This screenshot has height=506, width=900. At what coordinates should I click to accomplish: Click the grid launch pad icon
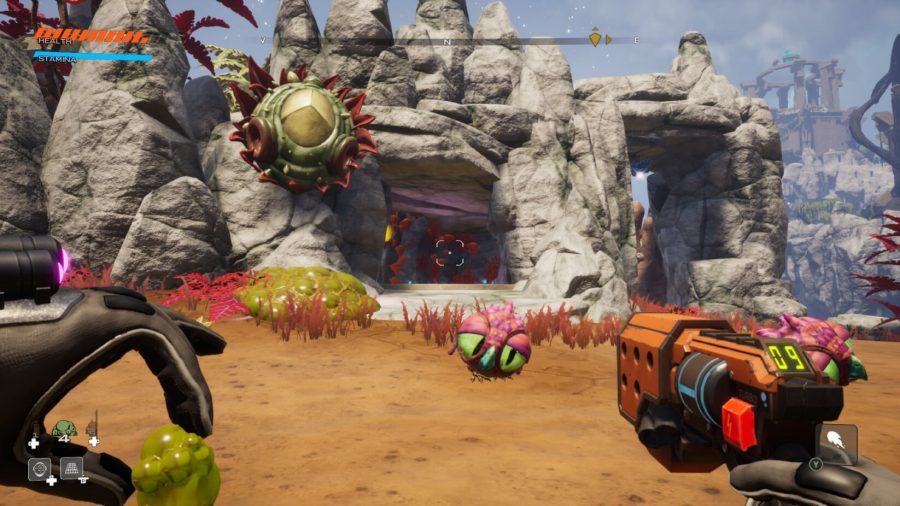click(72, 467)
